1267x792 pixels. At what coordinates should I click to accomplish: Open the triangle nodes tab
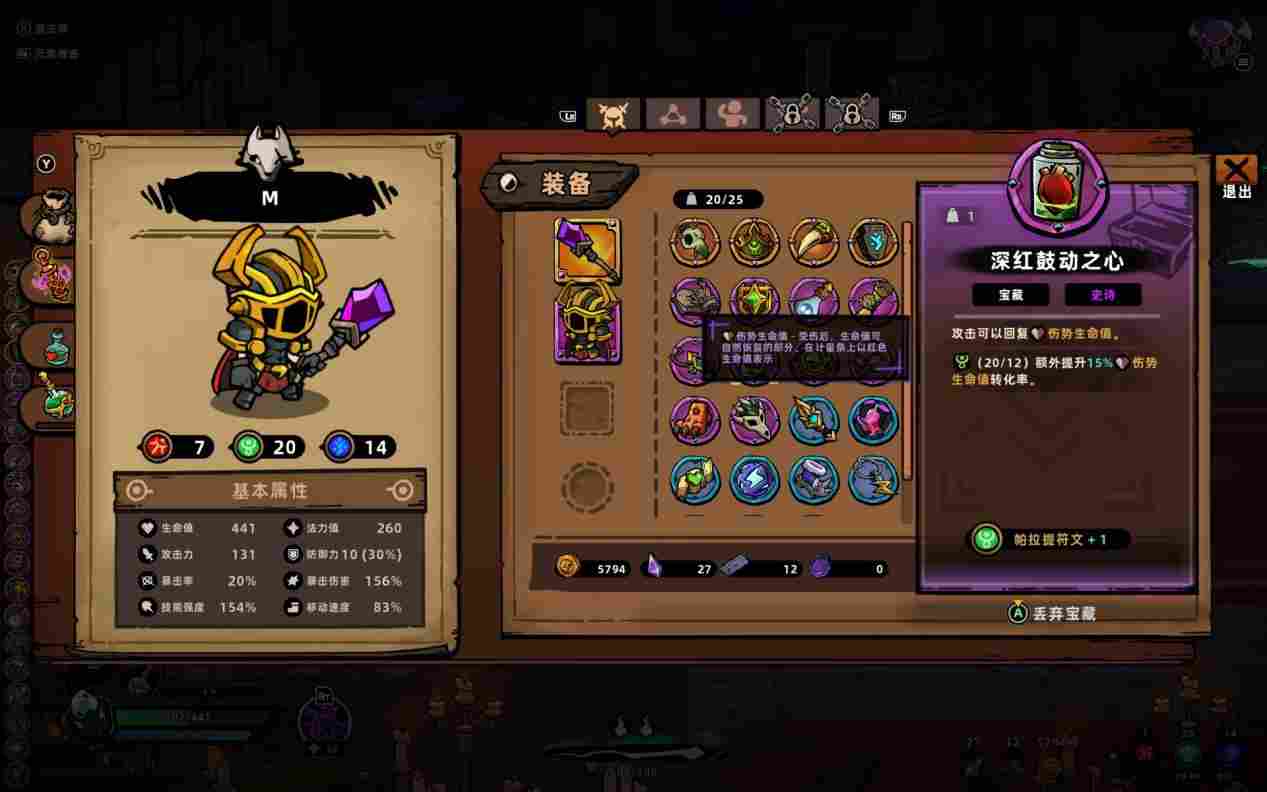(672, 115)
